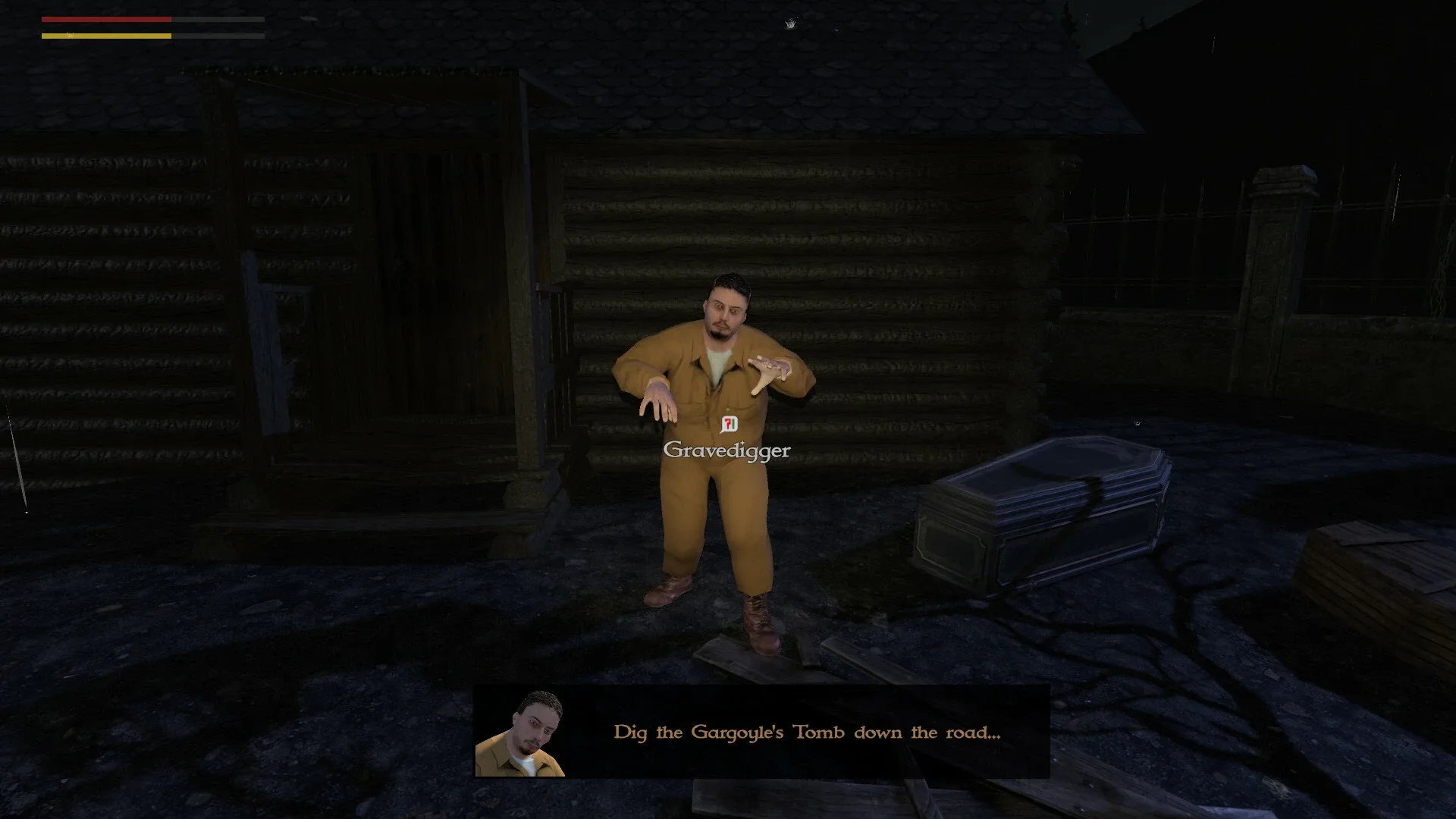The width and height of the screenshot is (1456, 819).
Task: Click the red health bar
Action: coord(106,19)
